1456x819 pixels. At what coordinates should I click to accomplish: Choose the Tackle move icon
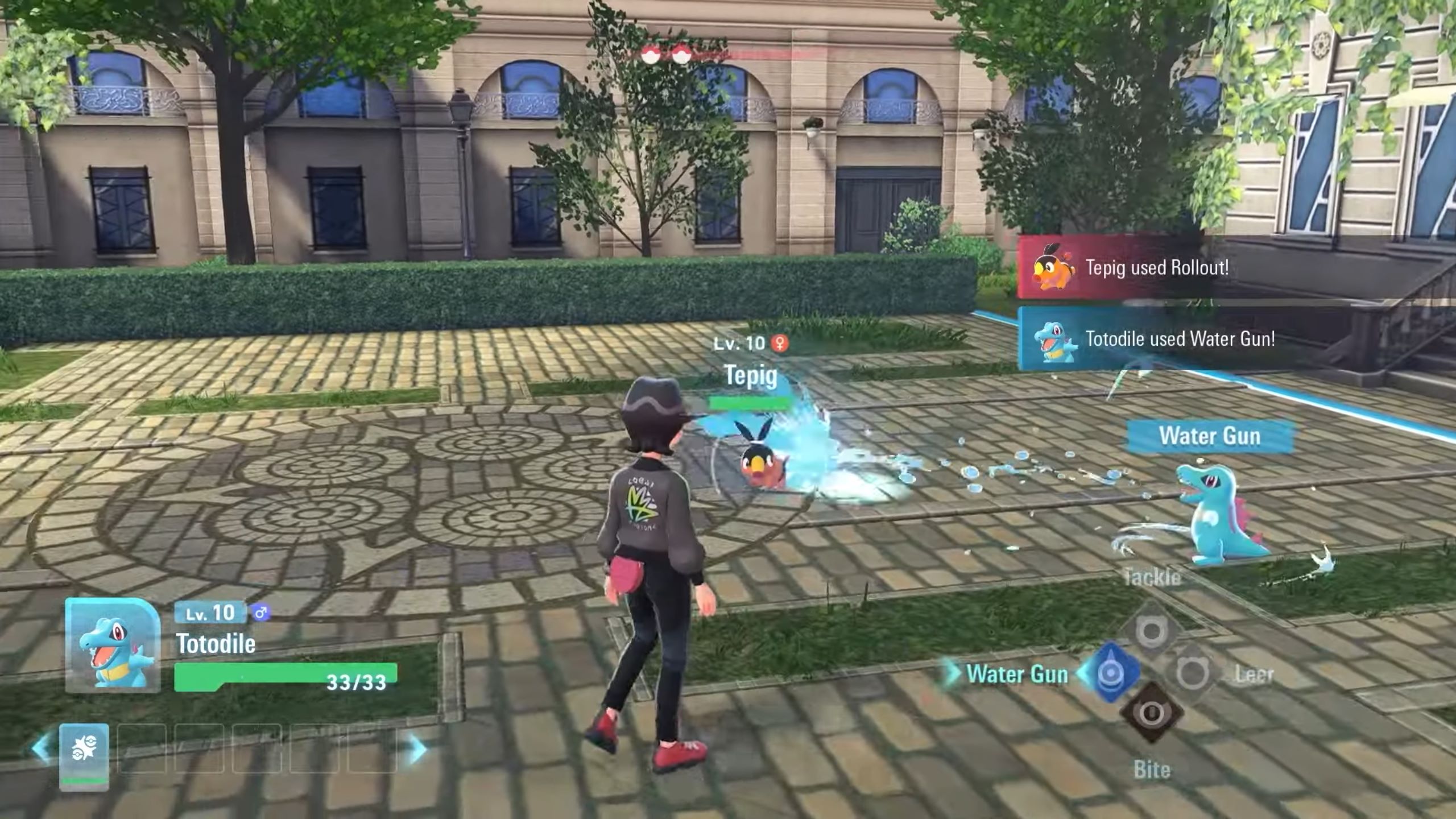(1151, 631)
